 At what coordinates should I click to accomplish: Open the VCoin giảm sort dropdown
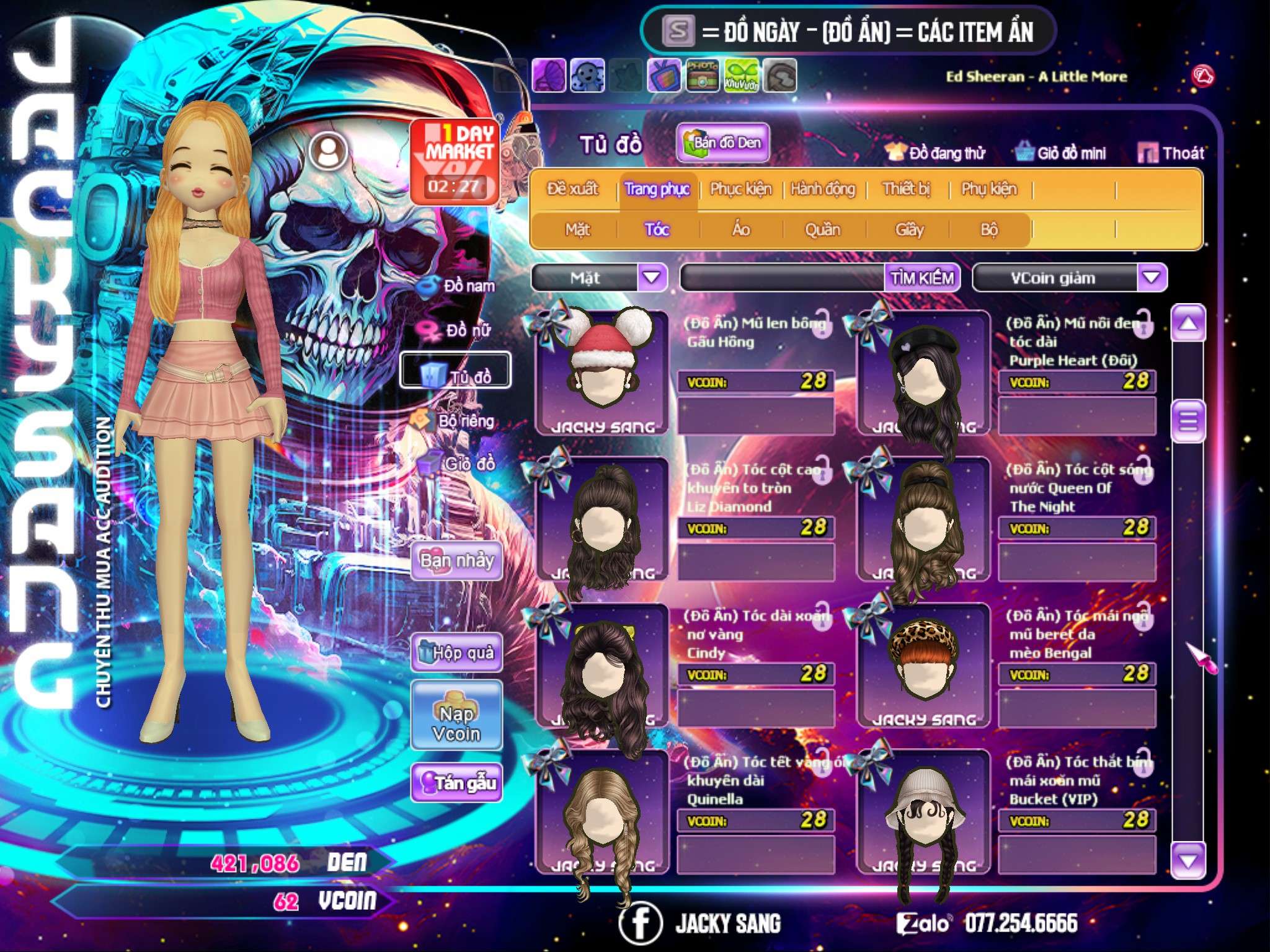1152,277
